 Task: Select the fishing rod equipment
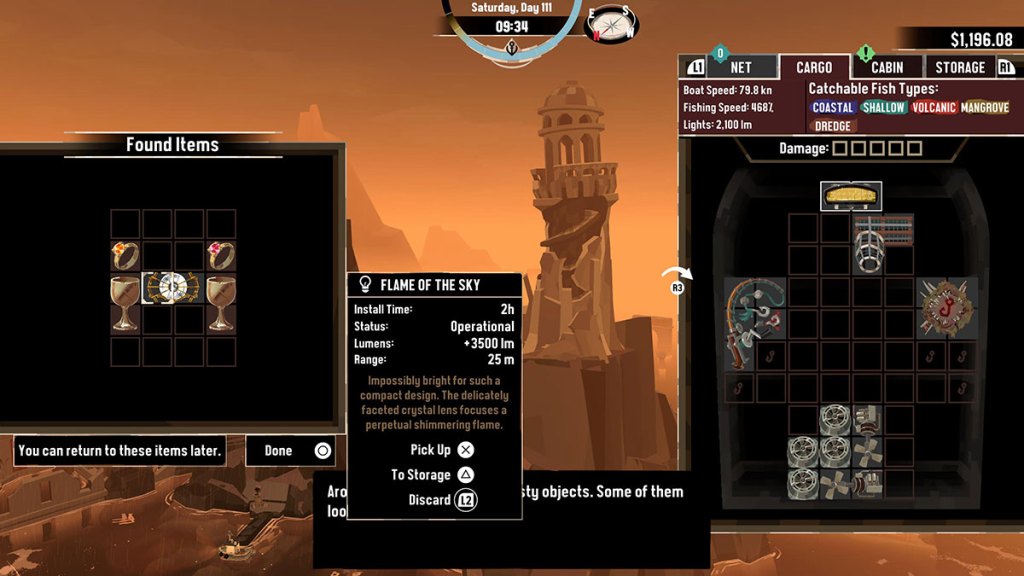(755, 324)
